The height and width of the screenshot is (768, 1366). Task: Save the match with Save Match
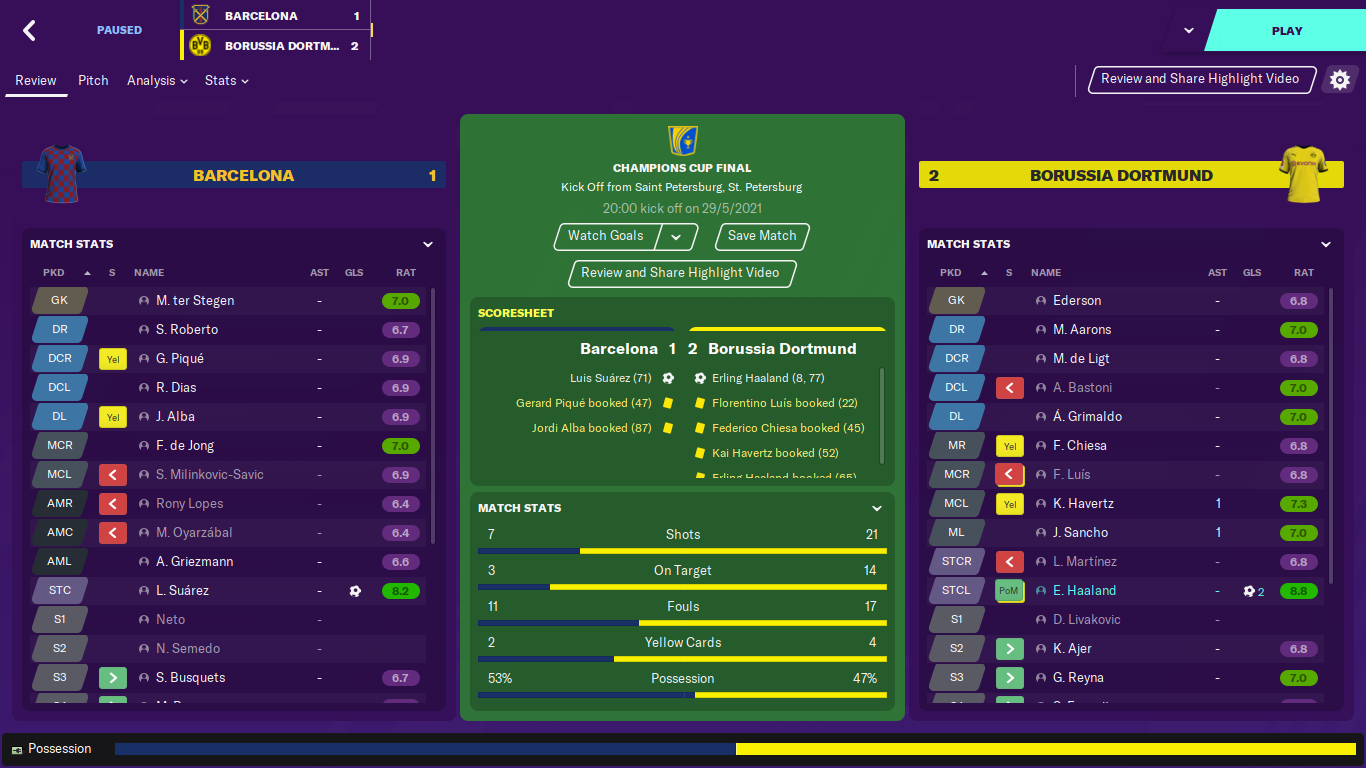pos(762,236)
